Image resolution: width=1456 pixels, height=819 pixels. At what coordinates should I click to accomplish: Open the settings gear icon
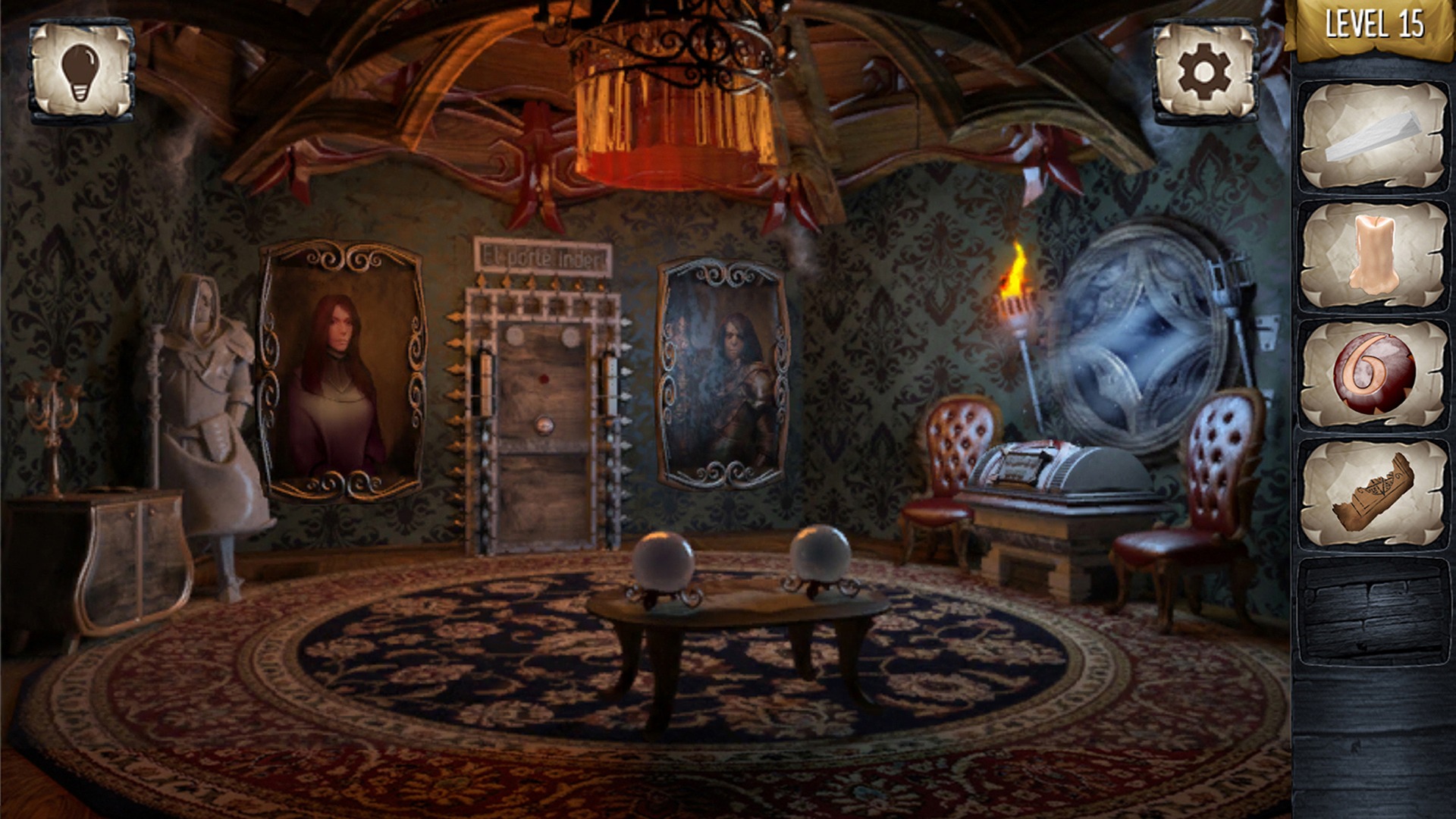[1201, 71]
